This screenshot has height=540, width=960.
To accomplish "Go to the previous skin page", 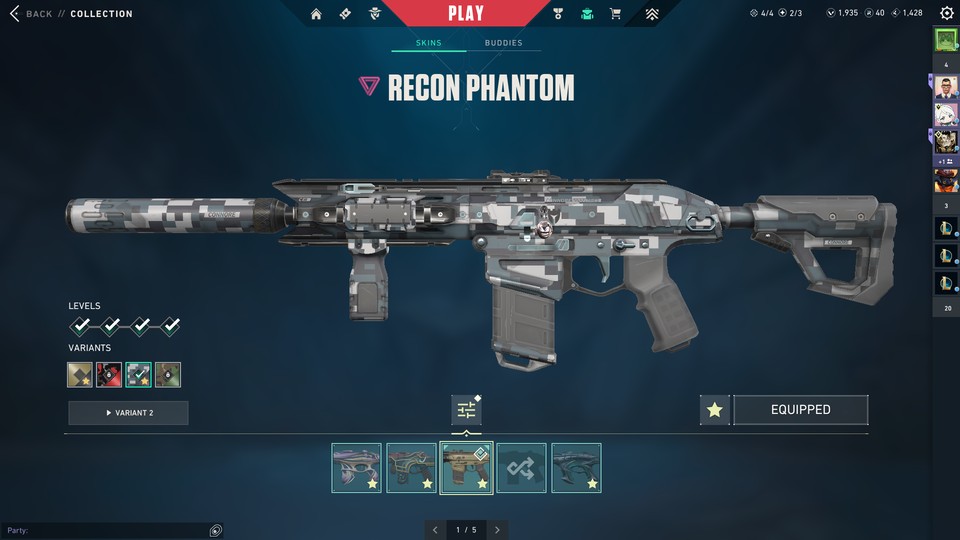I will [x=435, y=530].
